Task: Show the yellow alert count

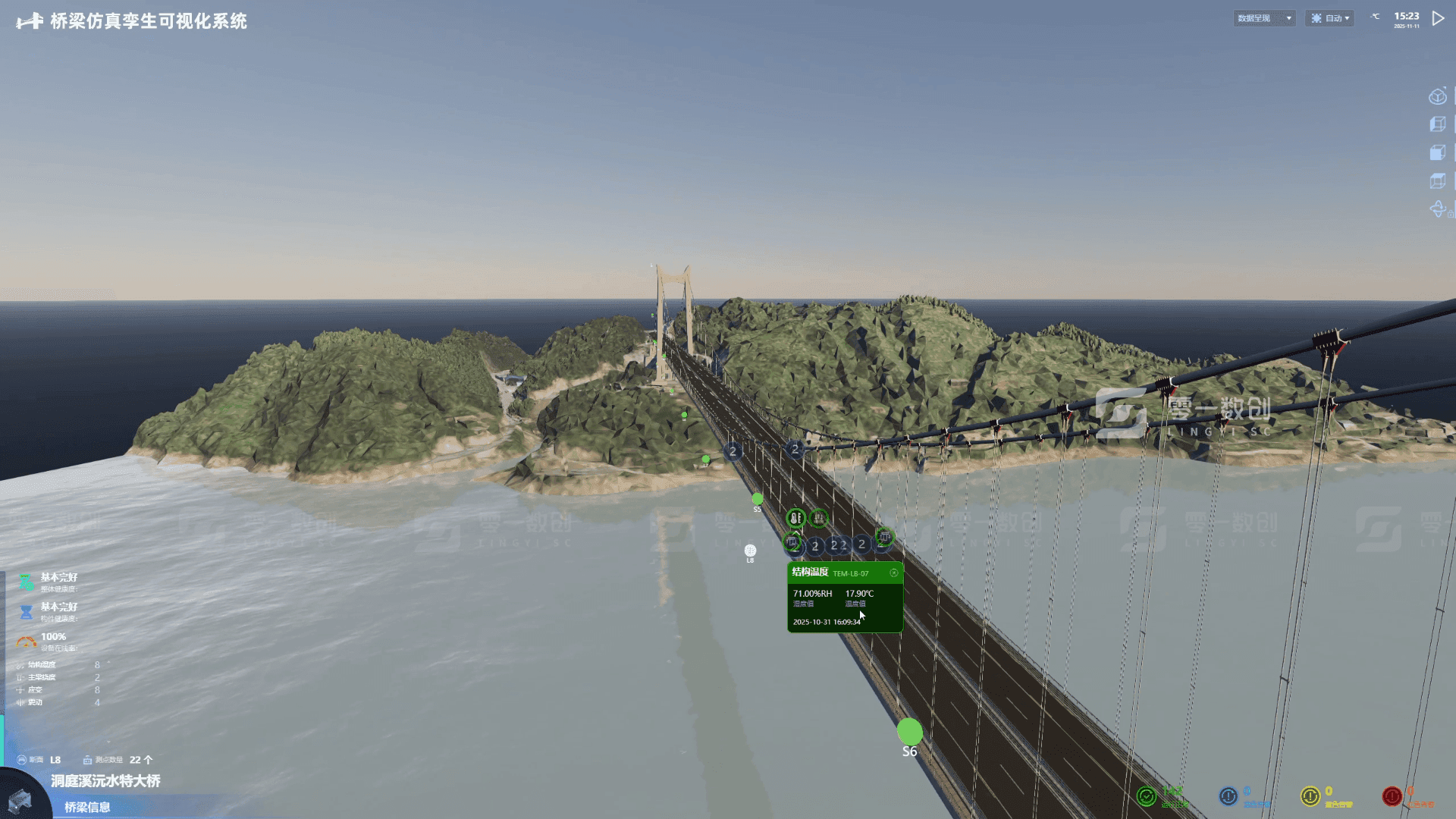Action: pyautogui.click(x=1310, y=796)
